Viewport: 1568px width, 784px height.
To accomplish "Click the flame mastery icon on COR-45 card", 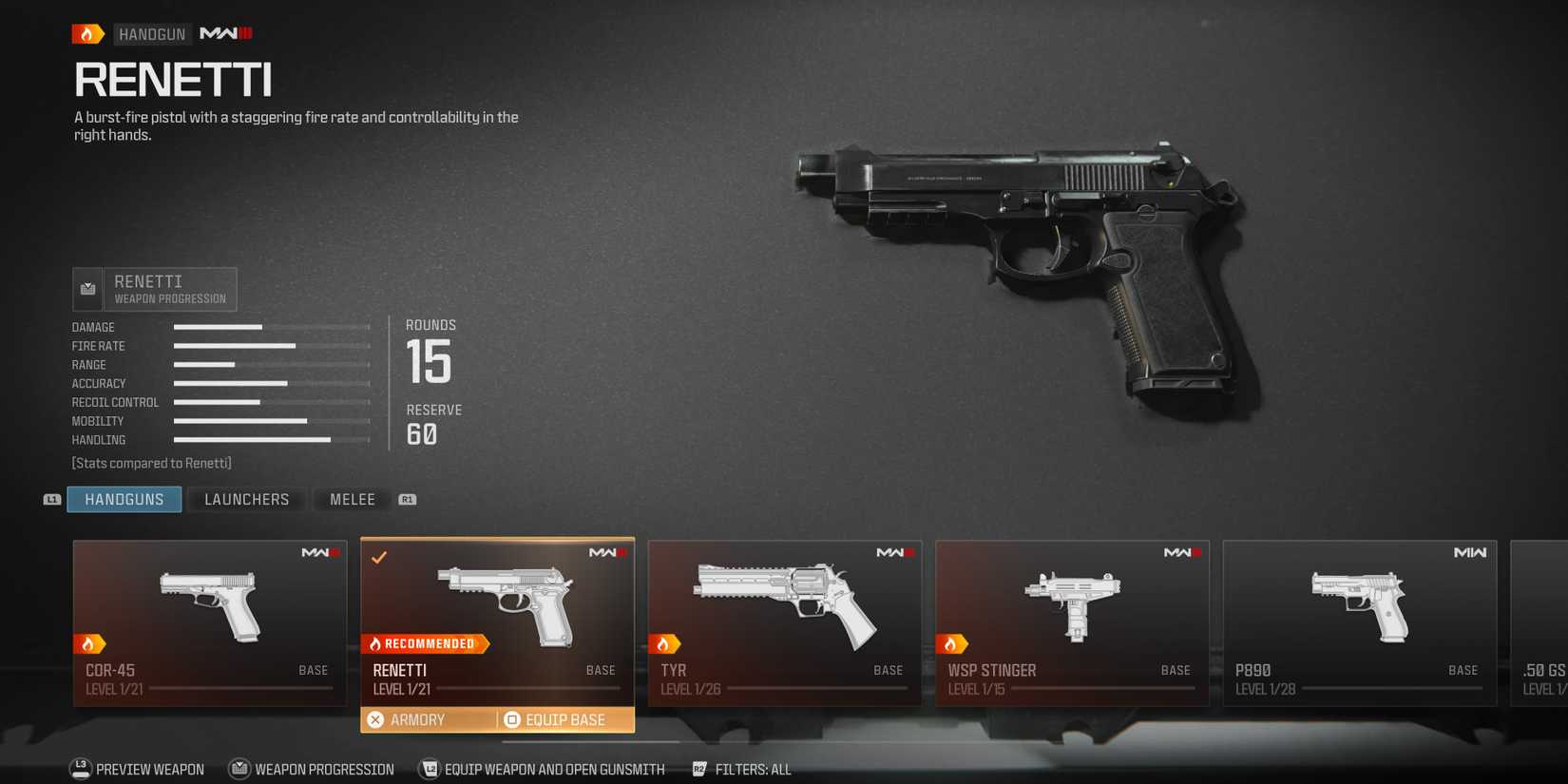I will [x=90, y=643].
